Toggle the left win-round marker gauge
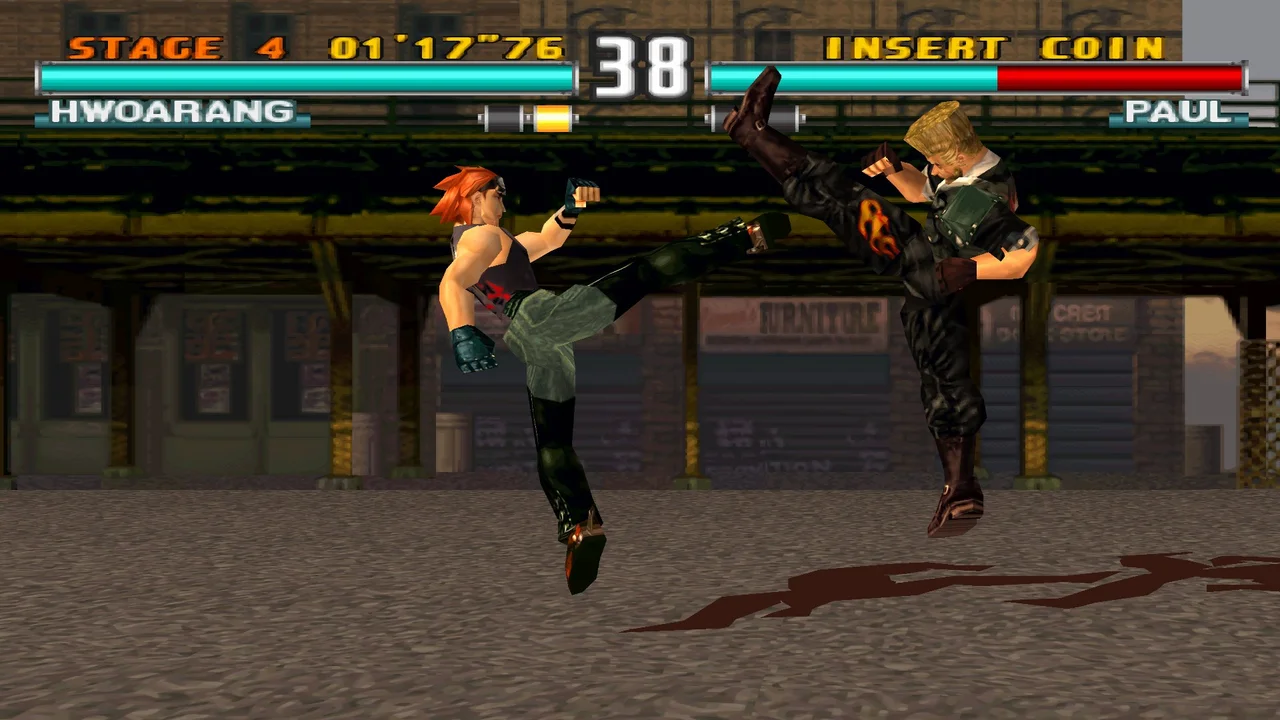The height and width of the screenshot is (720, 1280). click(528, 117)
